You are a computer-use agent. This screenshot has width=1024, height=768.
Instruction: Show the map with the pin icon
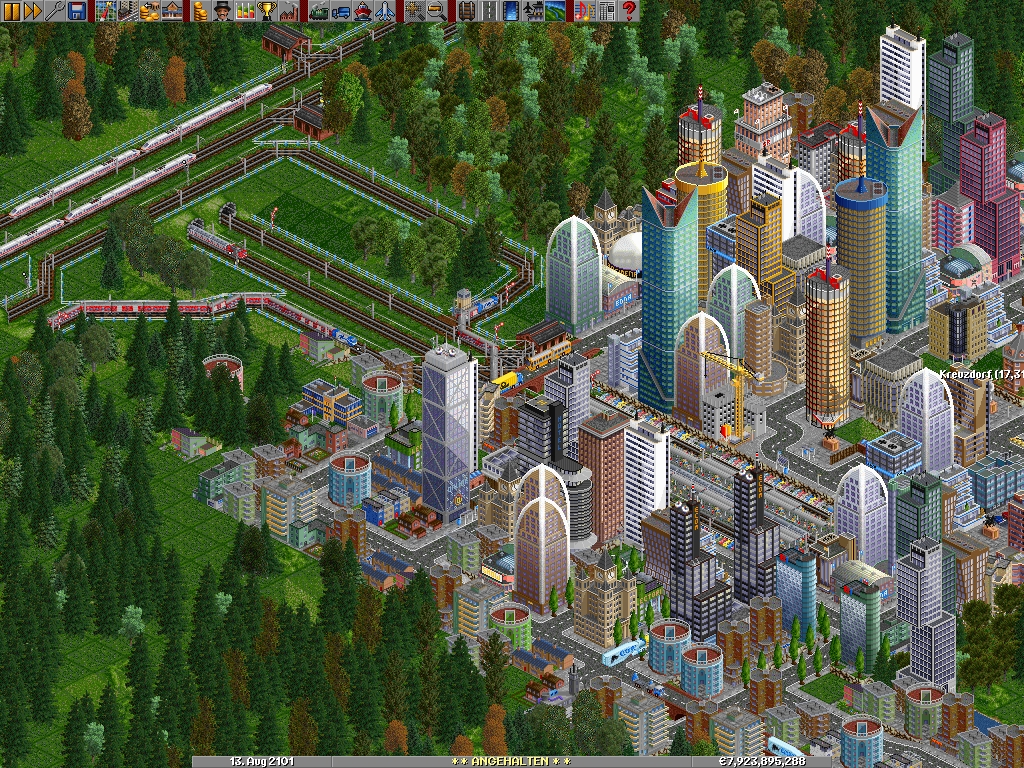pyautogui.click(x=107, y=11)
